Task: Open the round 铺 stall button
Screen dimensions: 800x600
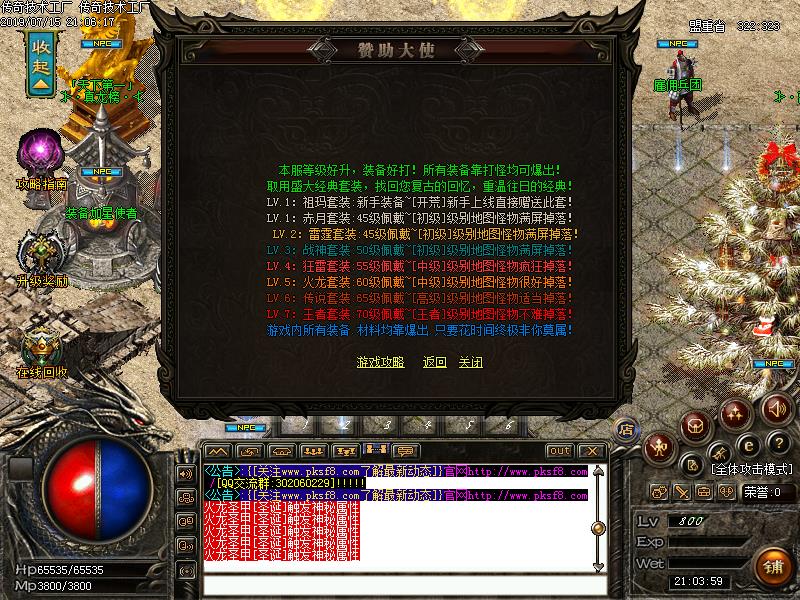Action: (x=772, y=567)
